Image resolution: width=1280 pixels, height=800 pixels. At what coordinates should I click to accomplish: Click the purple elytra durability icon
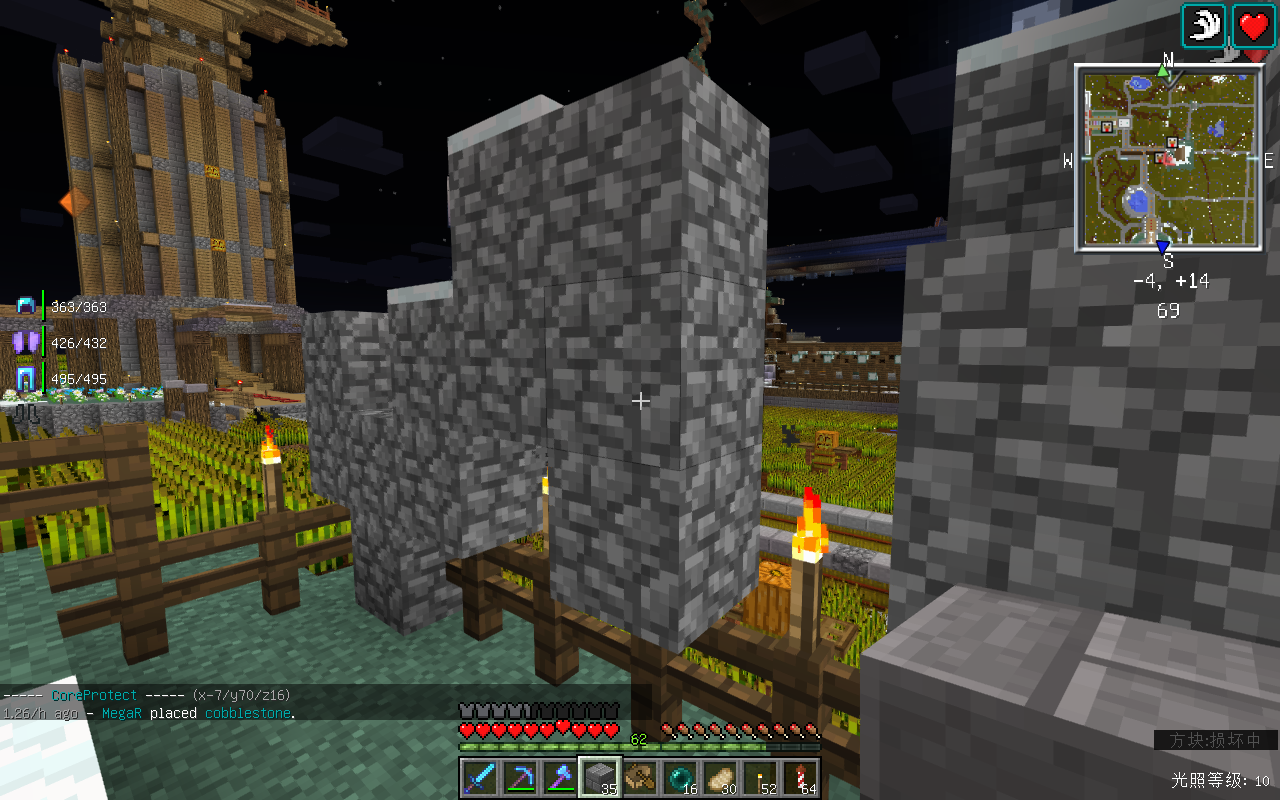(x=25, y=342)
